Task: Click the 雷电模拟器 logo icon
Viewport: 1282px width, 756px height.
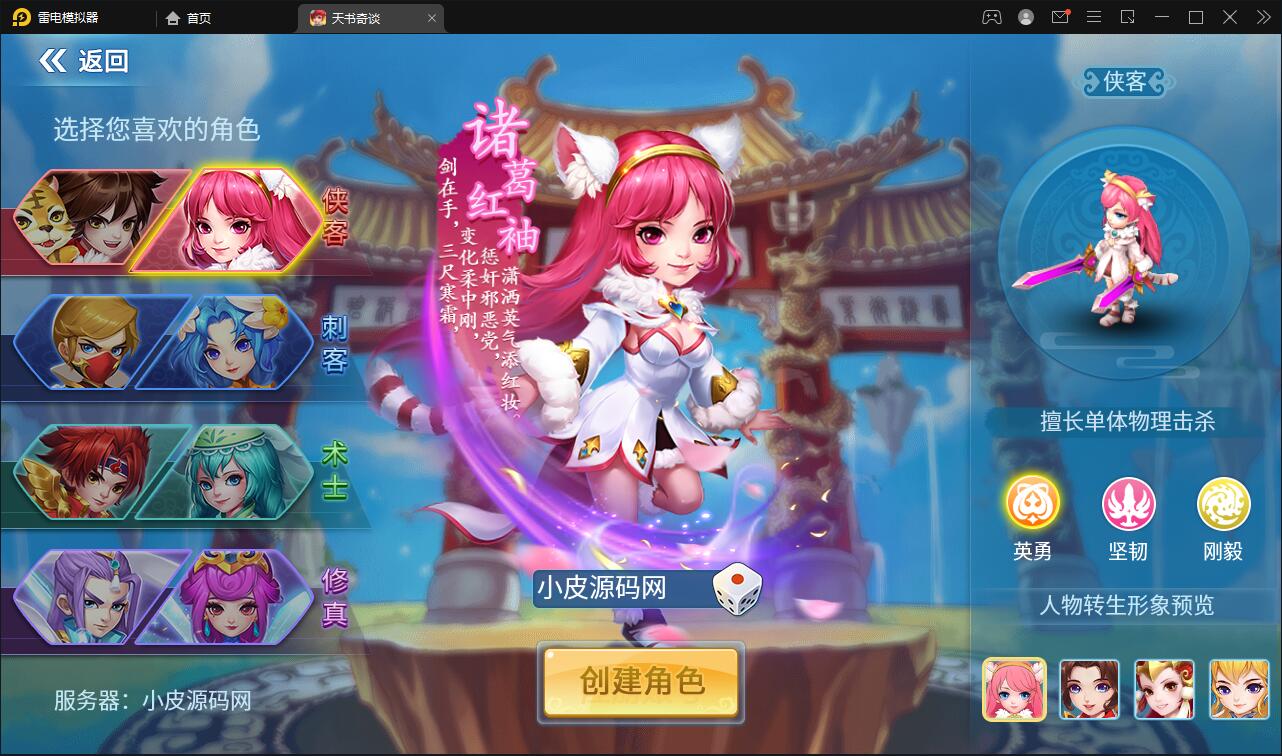Action: [19, 17]
